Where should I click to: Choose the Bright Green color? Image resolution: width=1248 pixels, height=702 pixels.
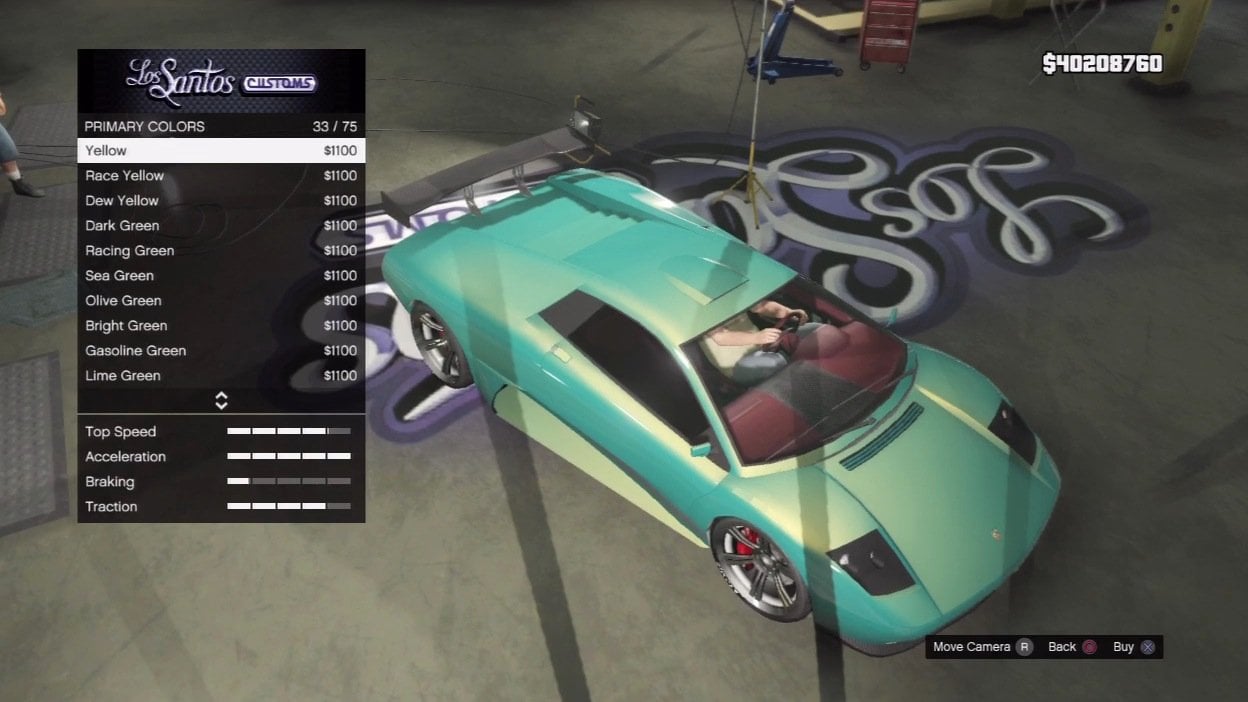(x=221, y=326)
